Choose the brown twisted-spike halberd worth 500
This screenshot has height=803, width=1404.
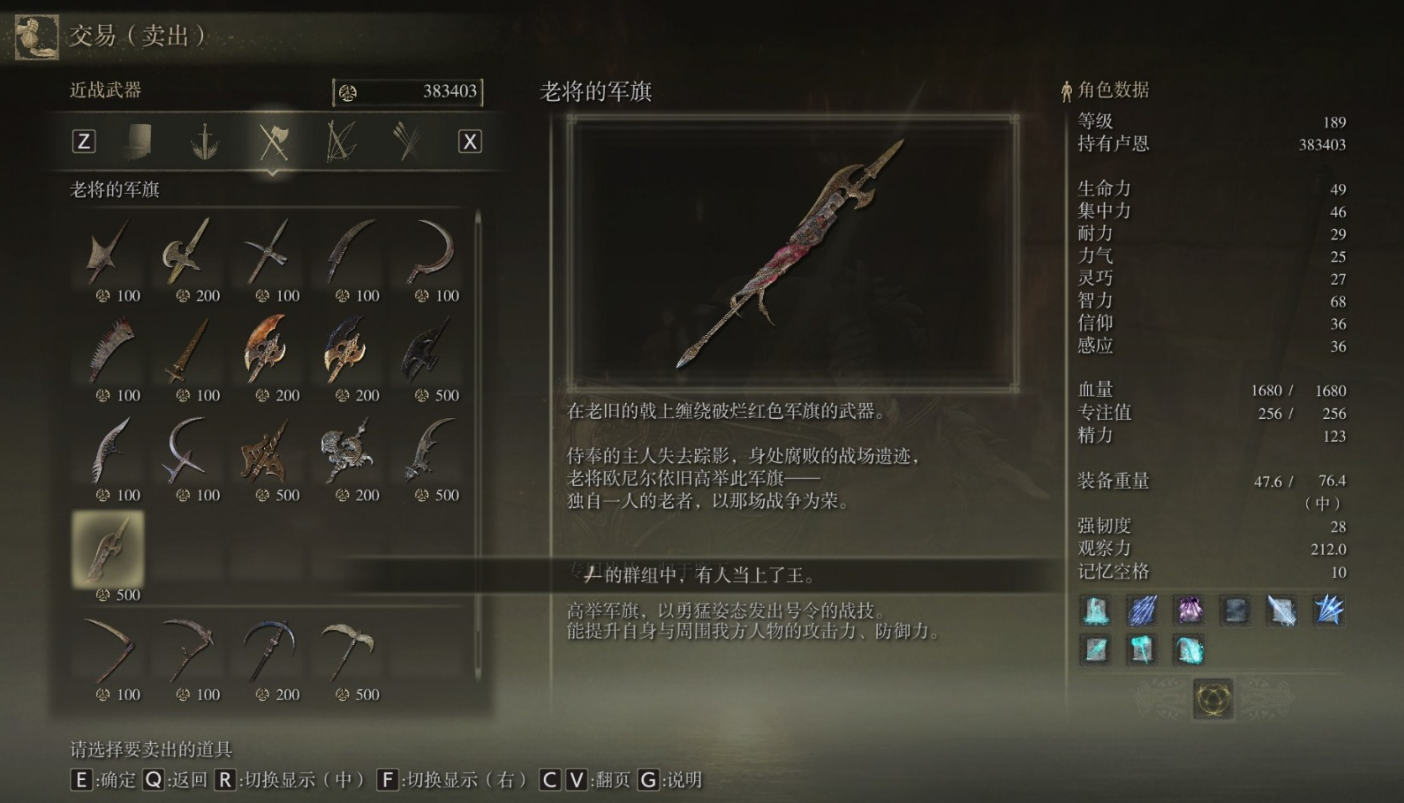click(x=267, y=450)
